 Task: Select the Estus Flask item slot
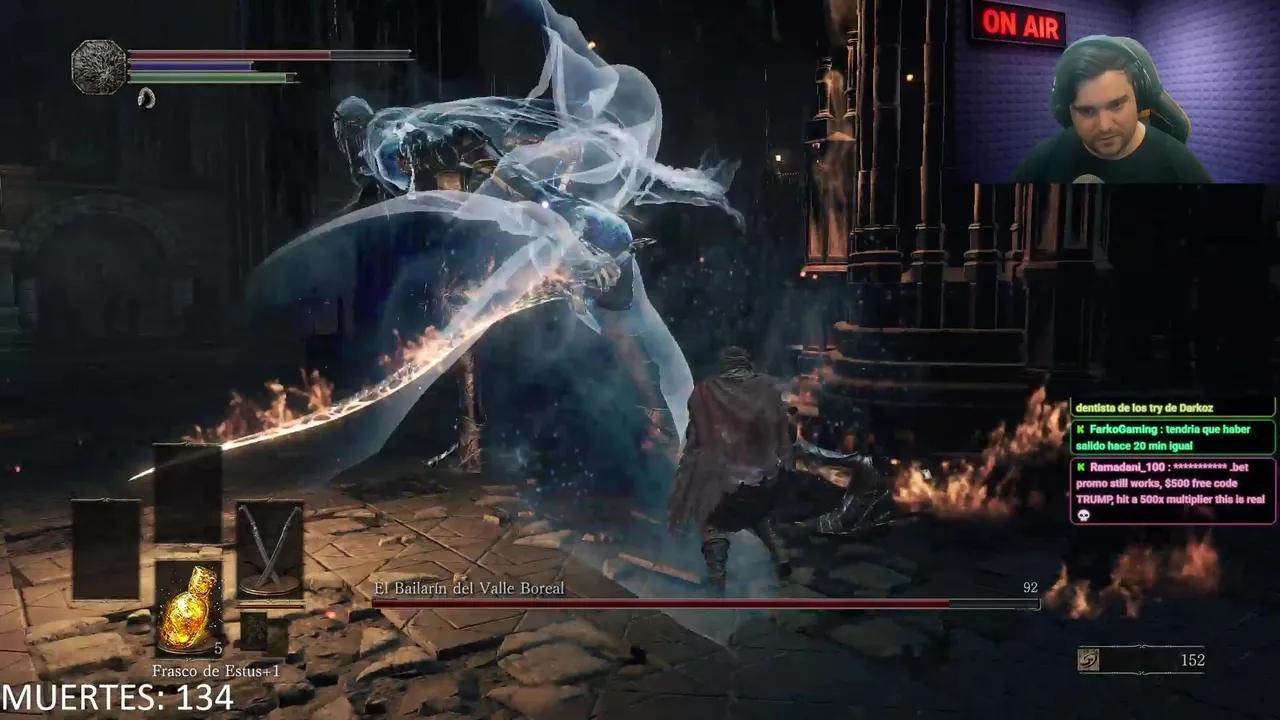pos(189,608)
